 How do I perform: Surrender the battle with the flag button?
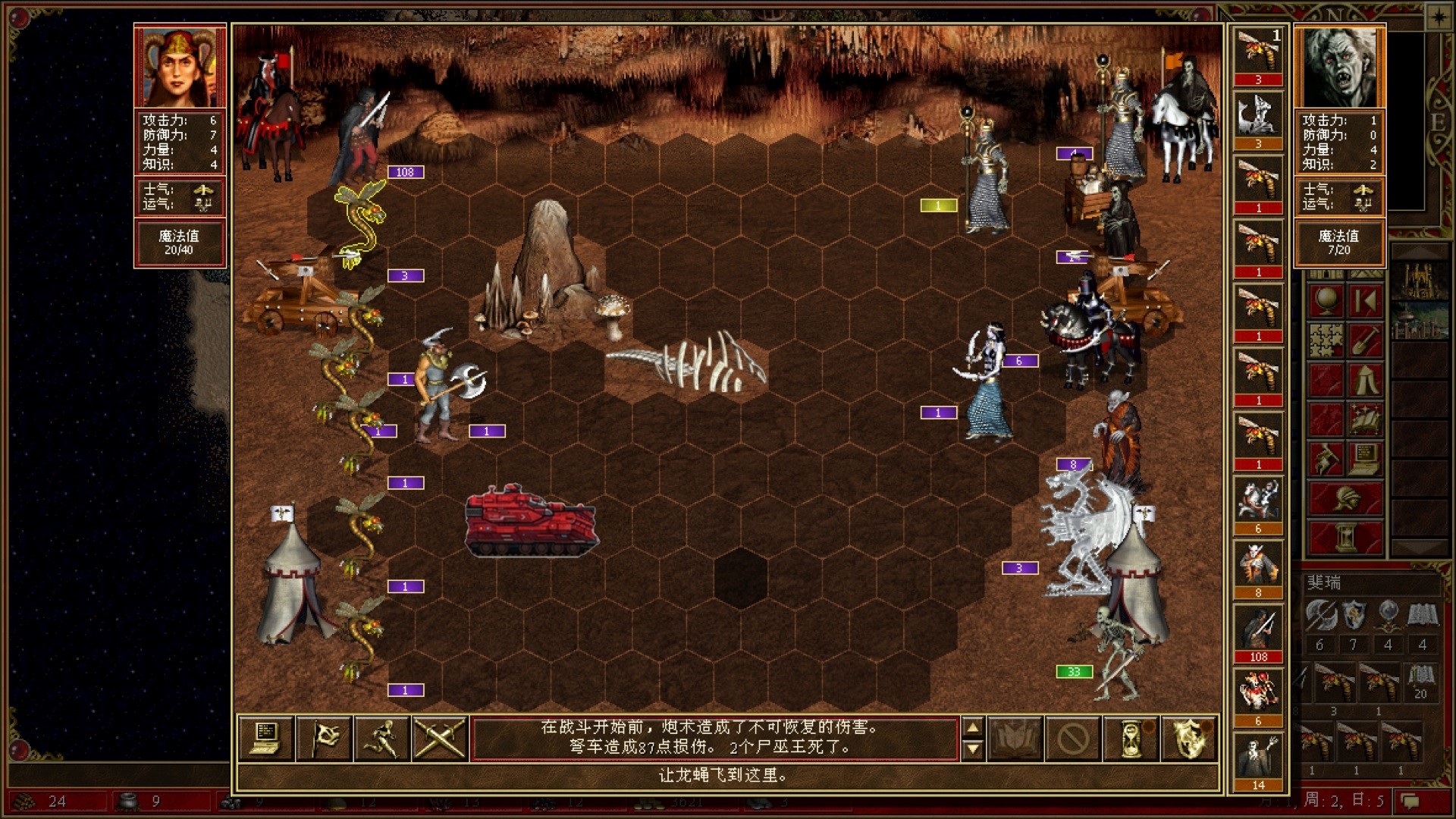point(324,737)
